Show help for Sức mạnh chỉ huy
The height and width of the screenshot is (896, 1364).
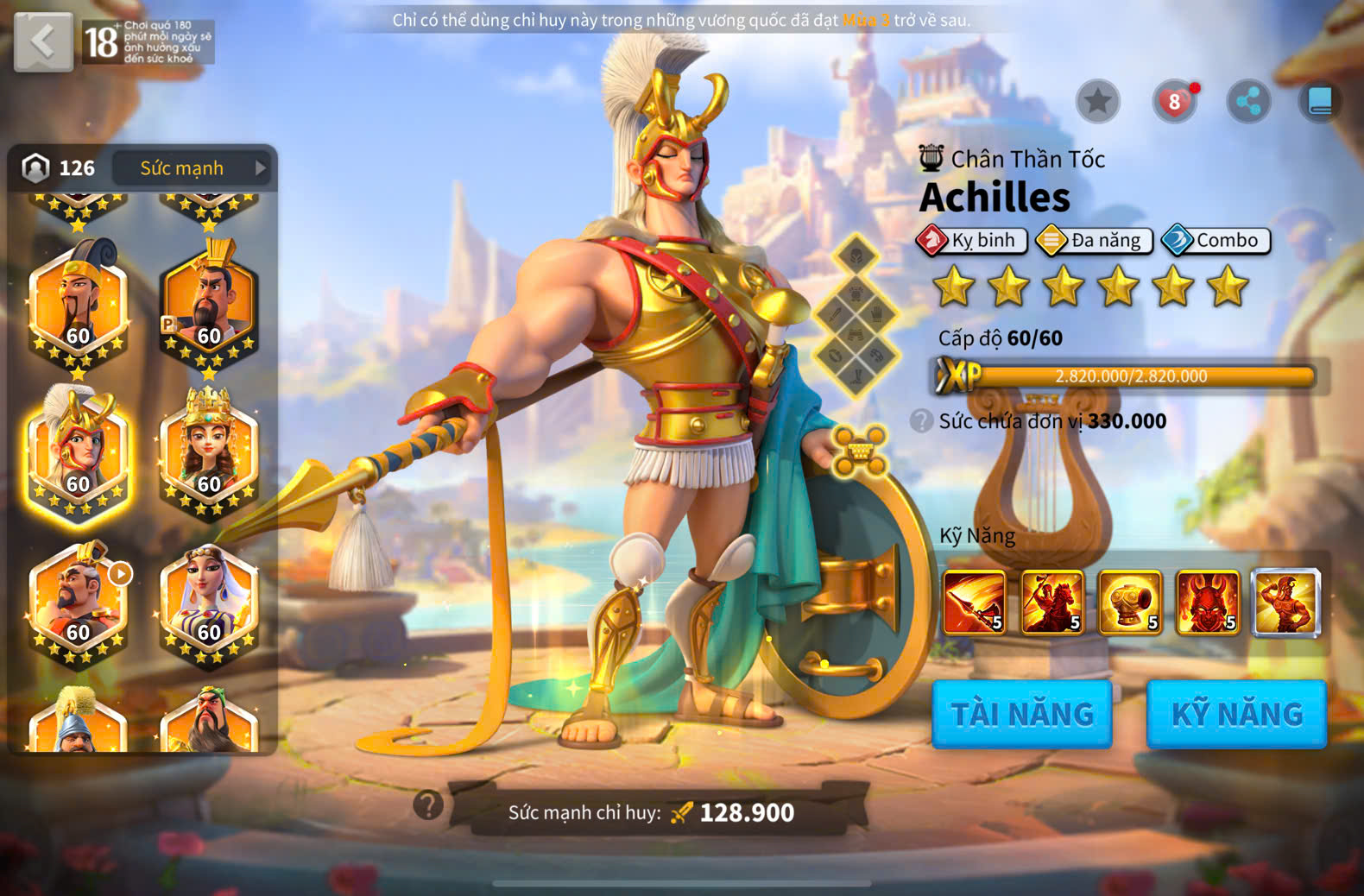428,805
